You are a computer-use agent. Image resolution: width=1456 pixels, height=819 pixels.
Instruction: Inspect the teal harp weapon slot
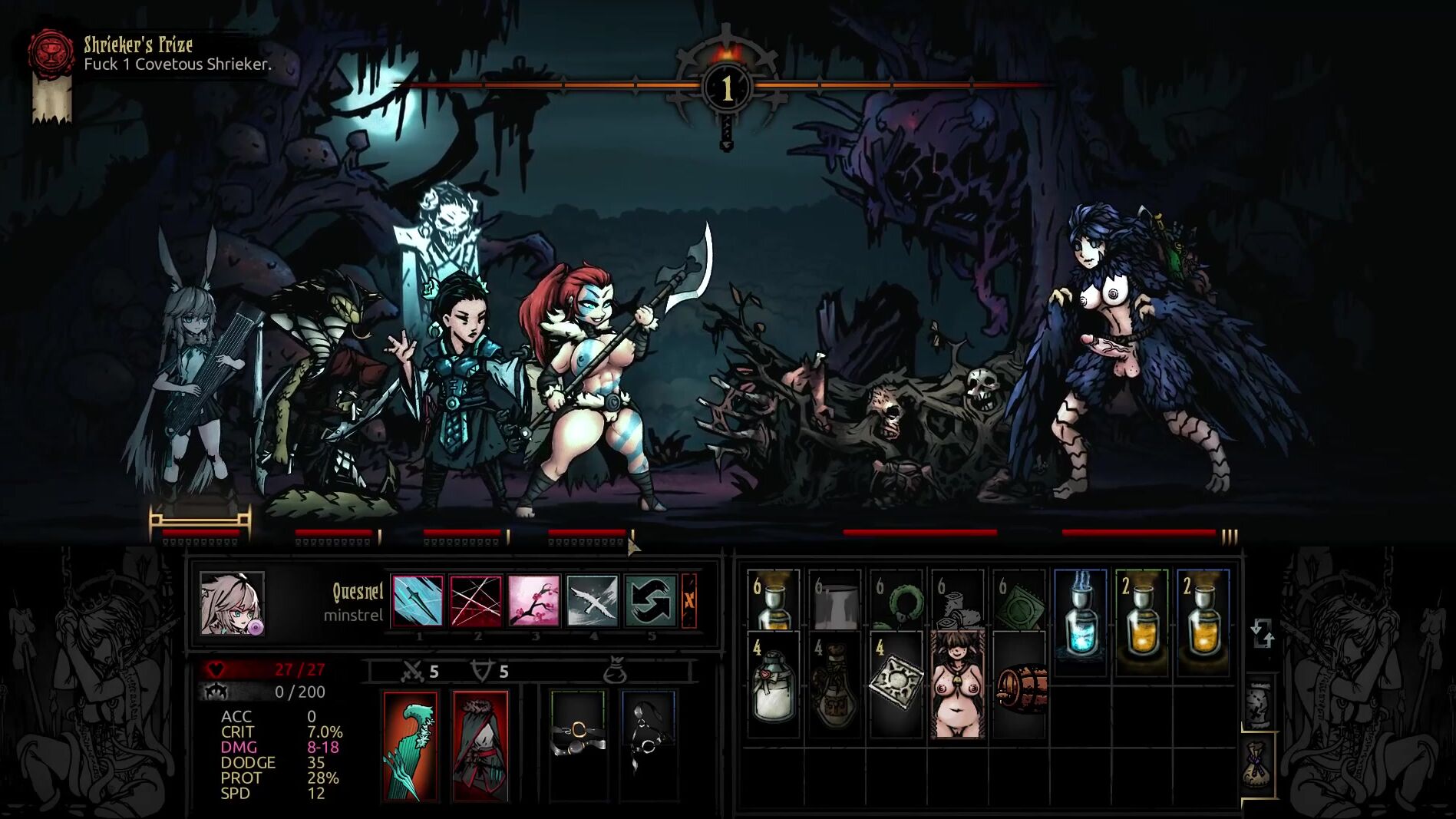click(x=411, y=746)
